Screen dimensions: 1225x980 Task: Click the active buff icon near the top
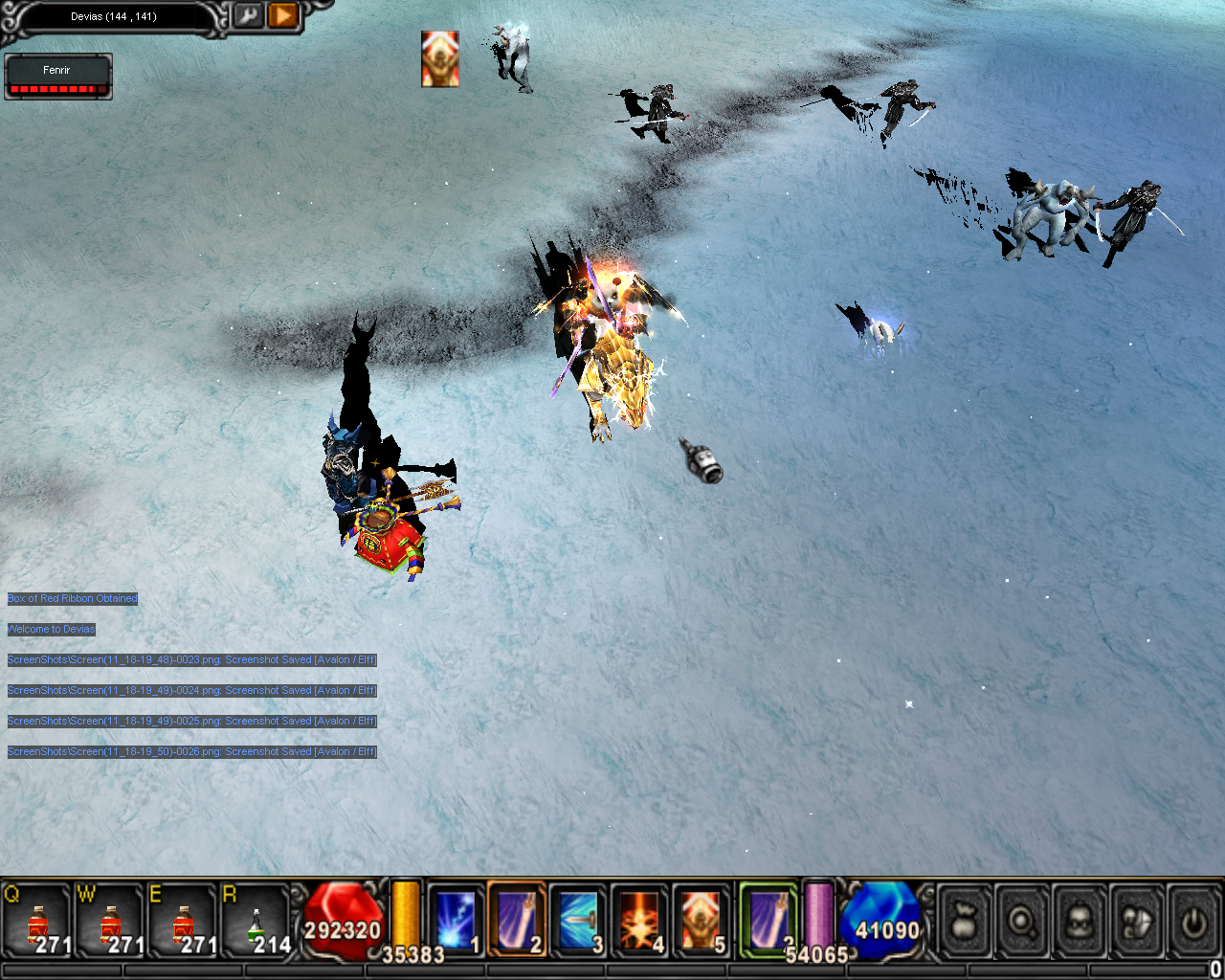tap(440, 58)
